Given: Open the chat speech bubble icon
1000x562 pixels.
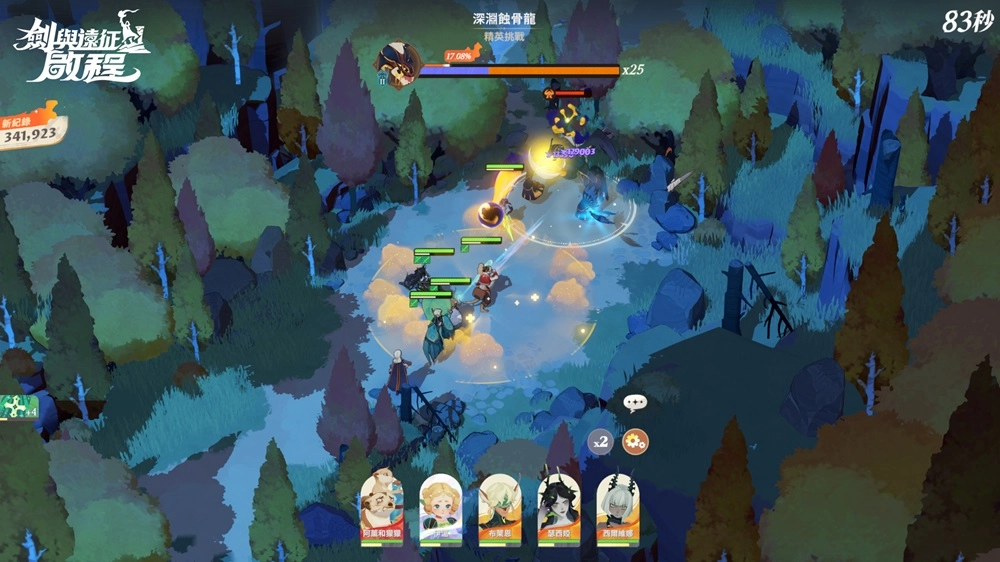Looking at the screenshot, I should (x=635, y=403).
